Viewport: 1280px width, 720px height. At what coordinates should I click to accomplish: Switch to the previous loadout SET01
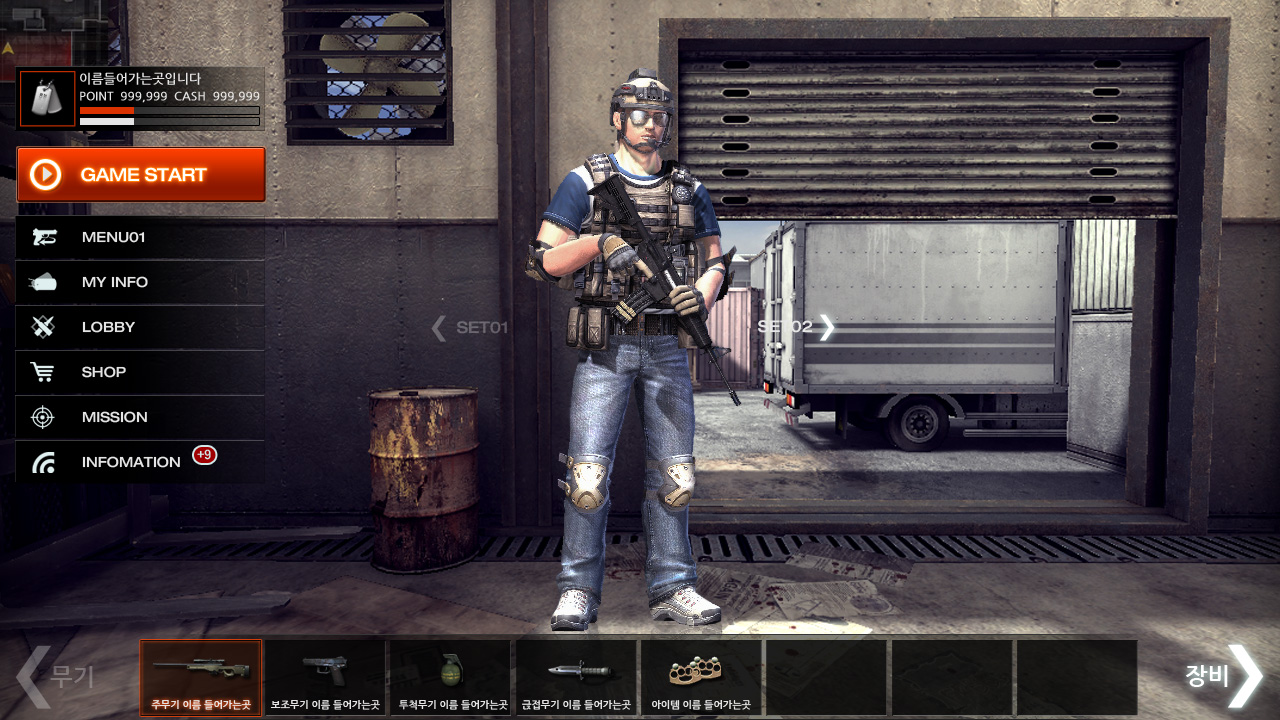point(470,327)
